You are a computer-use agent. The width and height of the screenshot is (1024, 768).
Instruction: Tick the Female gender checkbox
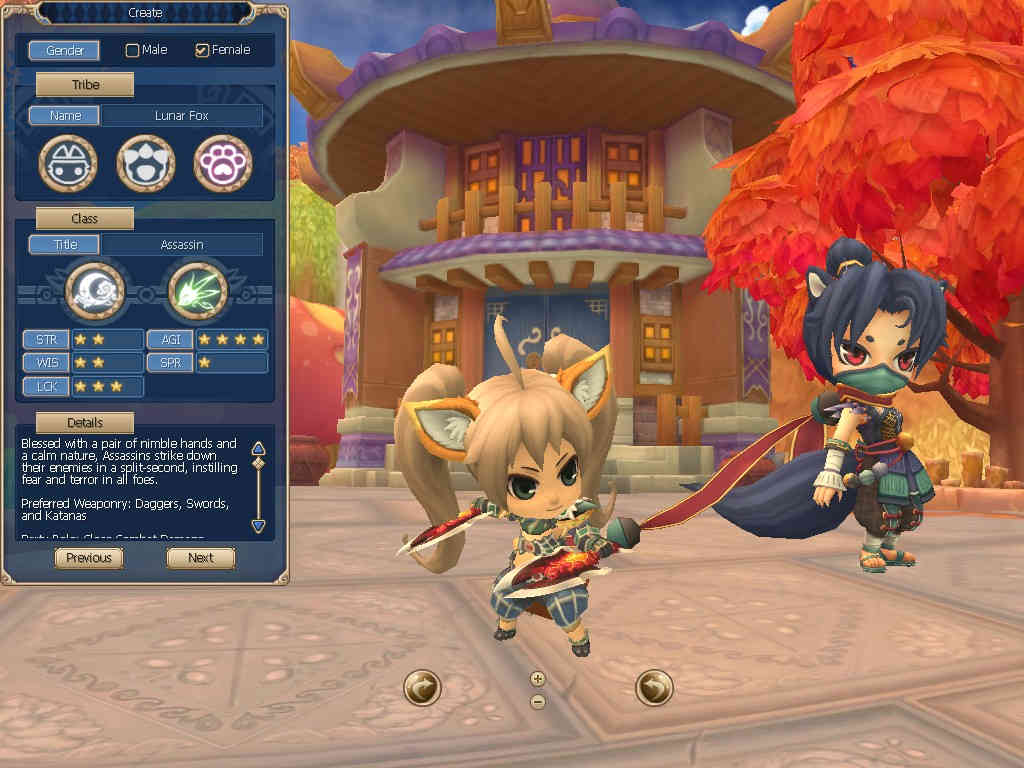coord(202,50)
